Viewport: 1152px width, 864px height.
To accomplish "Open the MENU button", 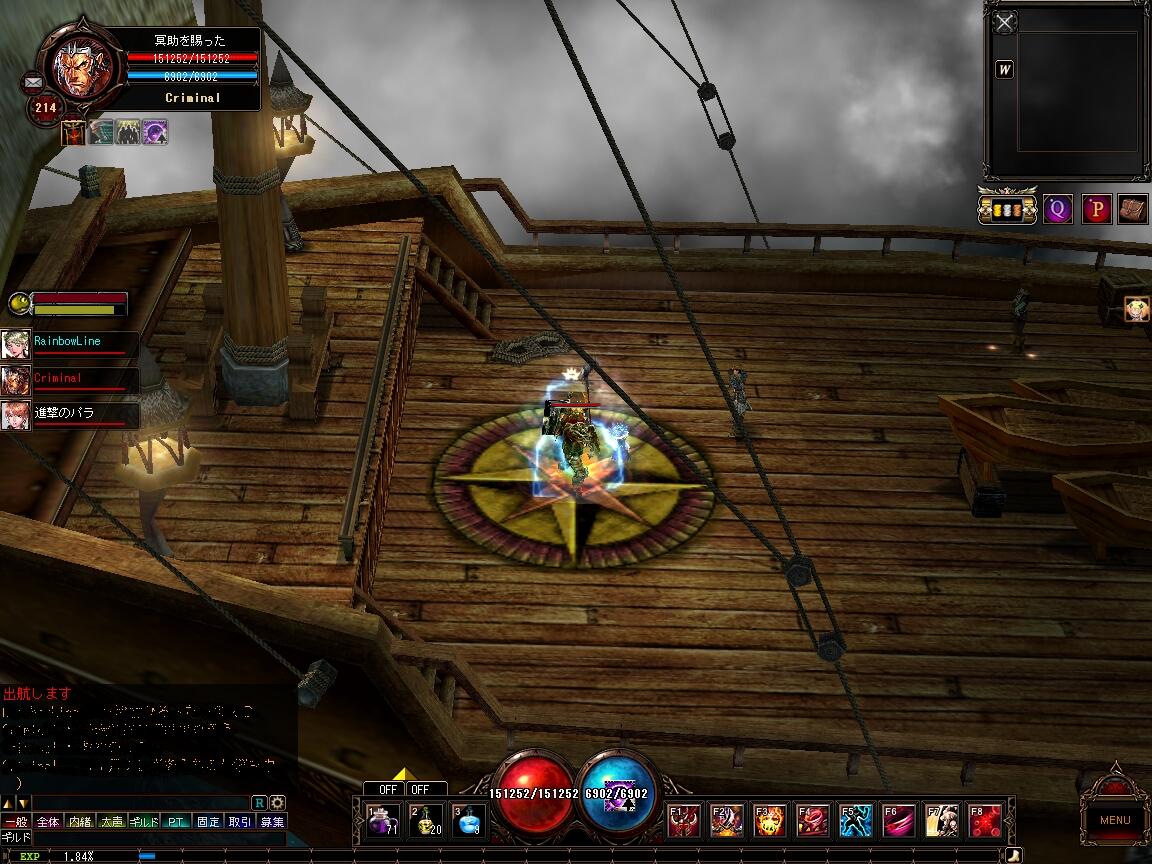I will [1115, 820].
